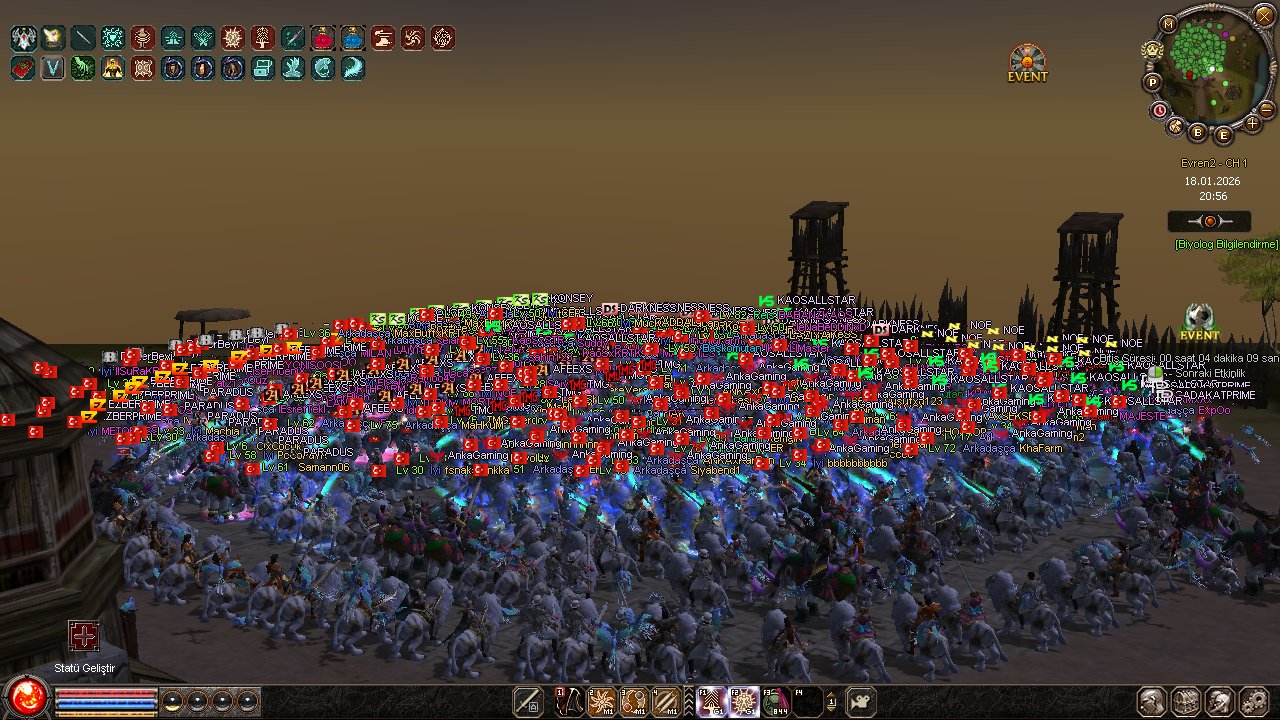Select the blue V buff icon
The height and width of the screenshot is (720, 1280).
(53, 69)
